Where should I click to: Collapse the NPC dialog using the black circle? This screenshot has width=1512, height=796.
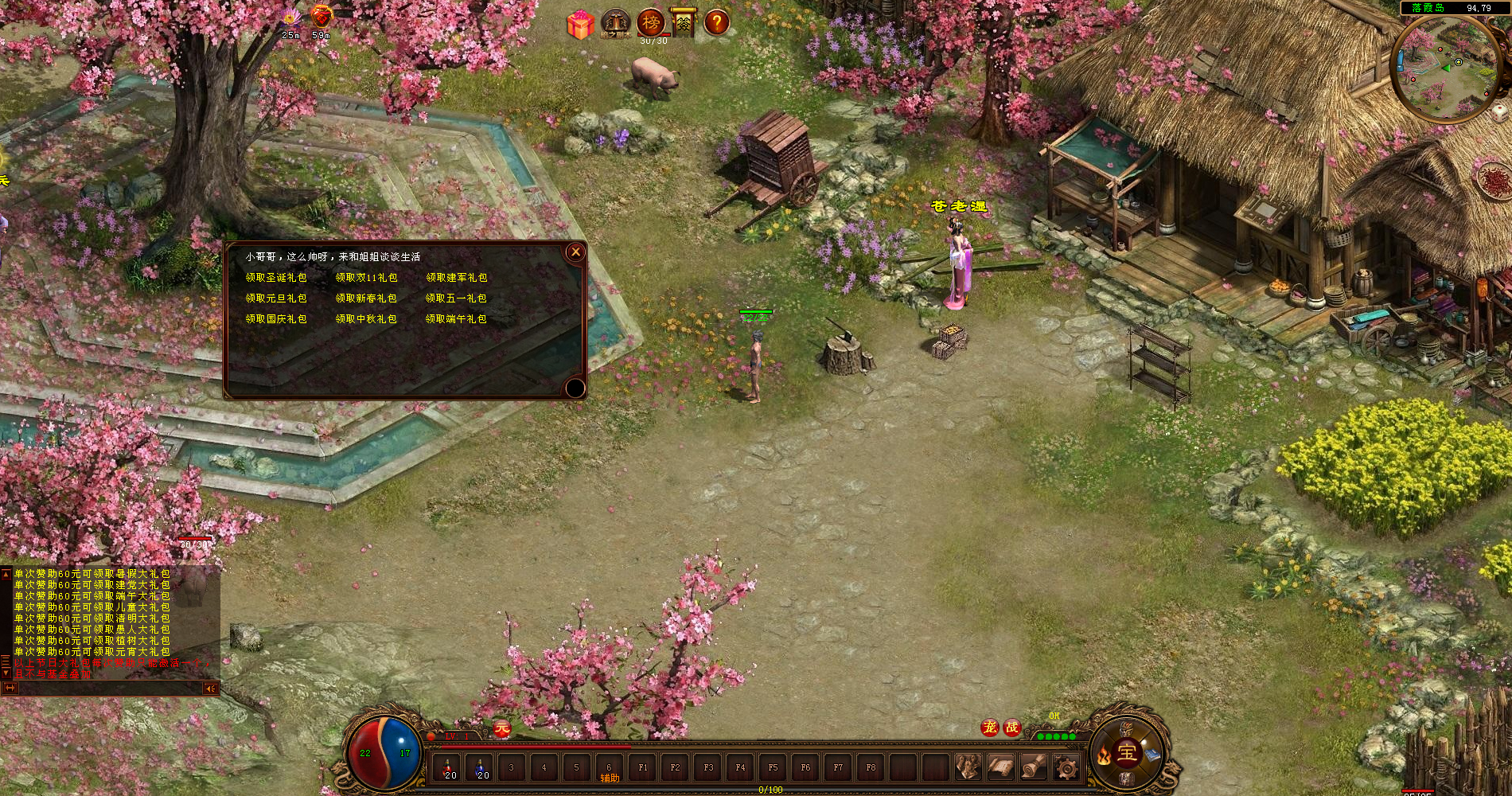(574, 388)
